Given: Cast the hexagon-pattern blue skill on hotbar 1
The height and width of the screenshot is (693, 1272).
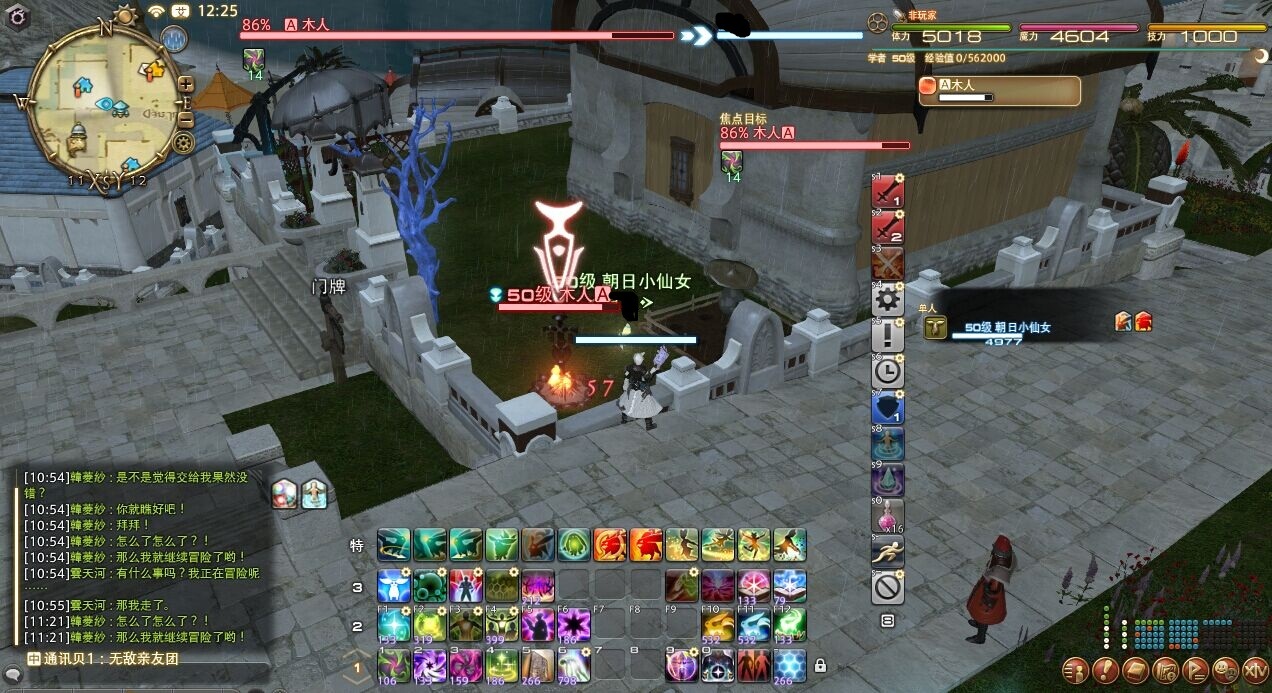Looking at the screenshot, I should [789, 663].
